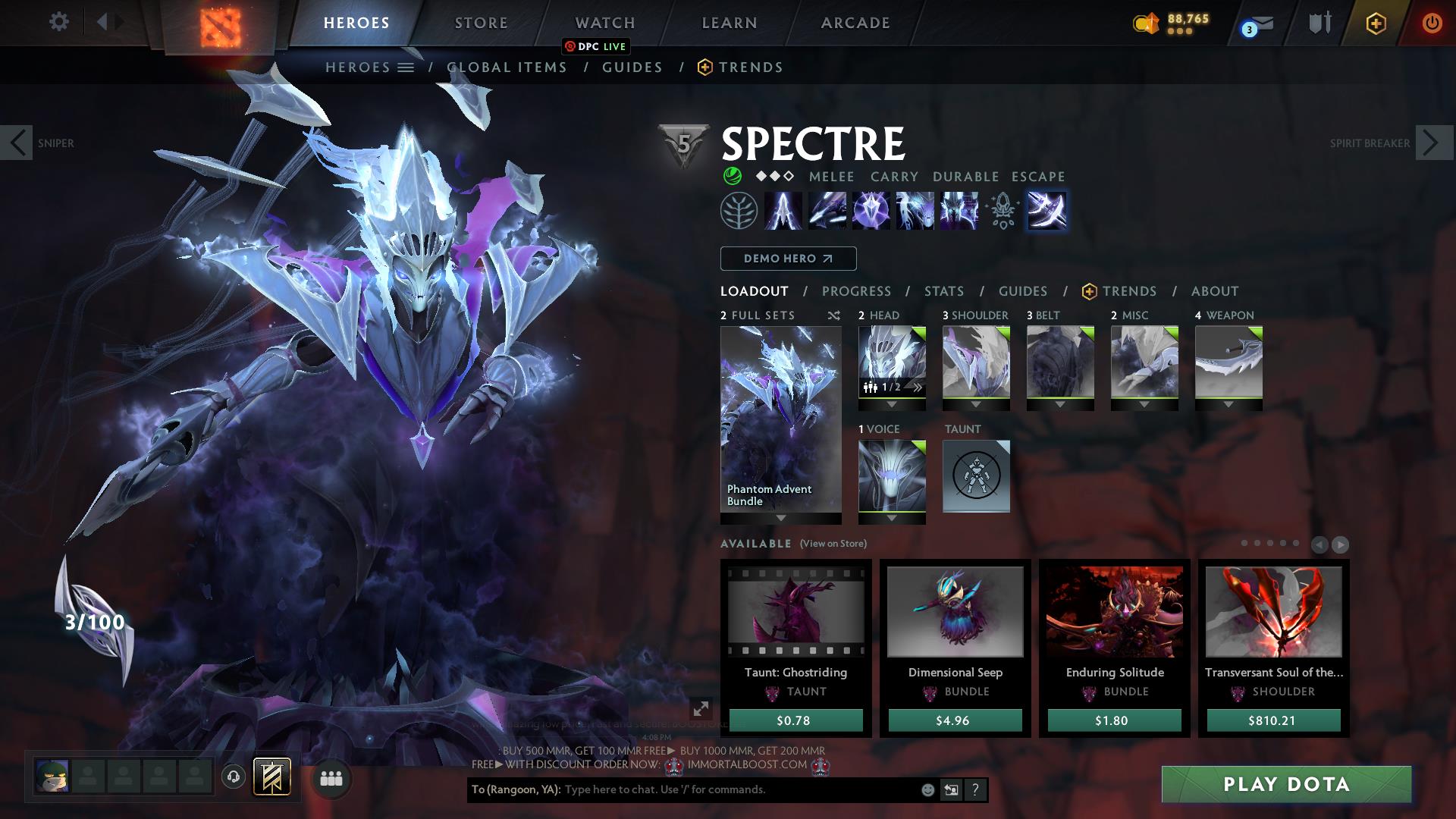1456x819 pixels.
Task: Switch to the STATS tab
Action: pyautogui.click(x=943, y=290)
